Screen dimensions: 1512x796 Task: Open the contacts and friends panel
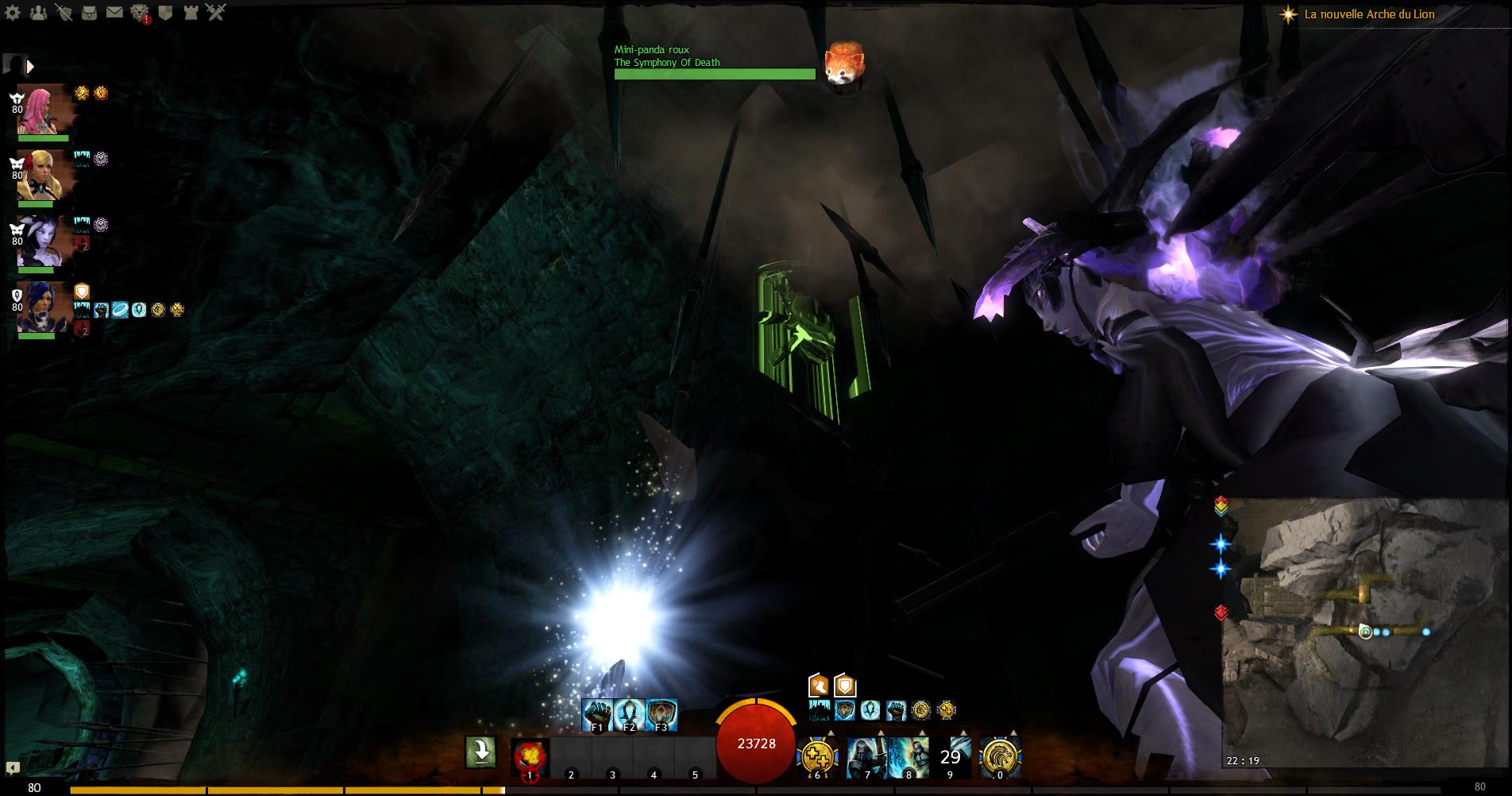point(39,13)
